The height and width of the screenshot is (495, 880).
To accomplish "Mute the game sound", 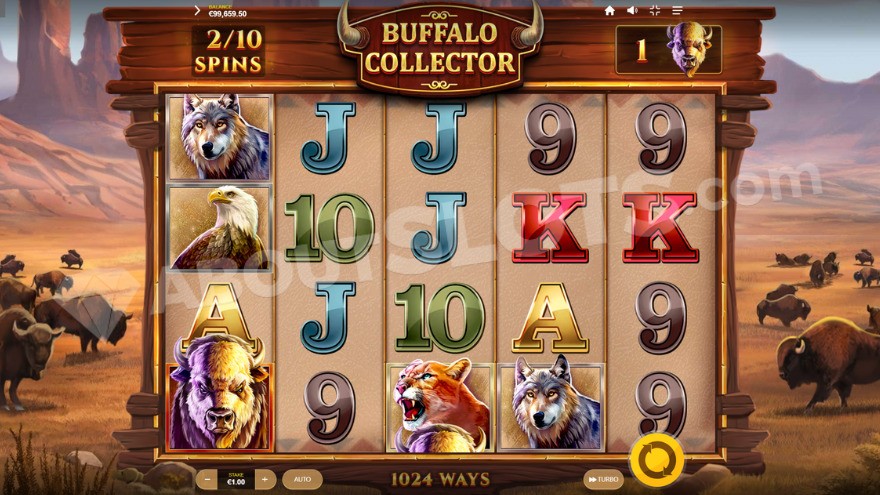I will 632,11.
